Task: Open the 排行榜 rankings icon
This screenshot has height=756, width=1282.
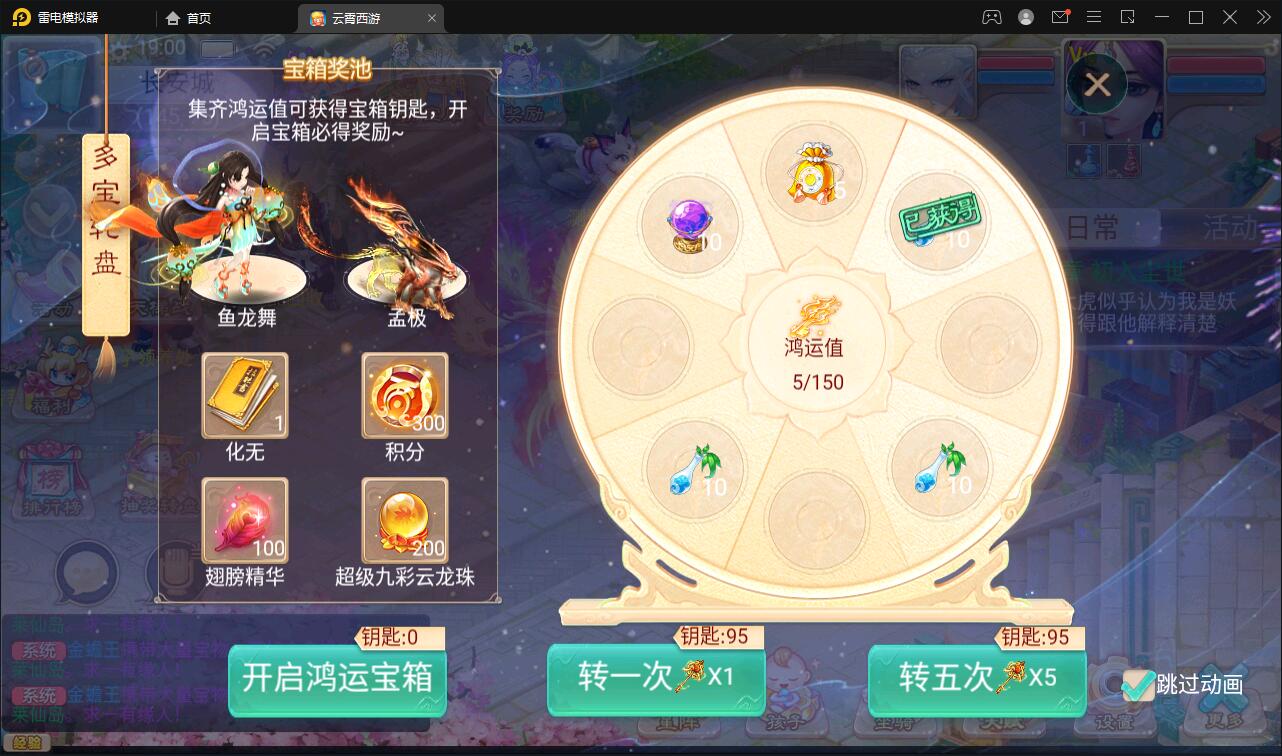Action: tap(50, 480)
